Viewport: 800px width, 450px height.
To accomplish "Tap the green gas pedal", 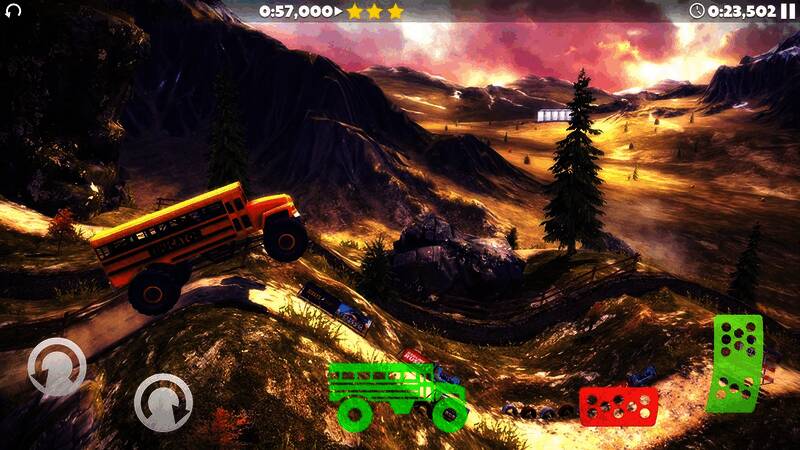I will pos(736,363).
